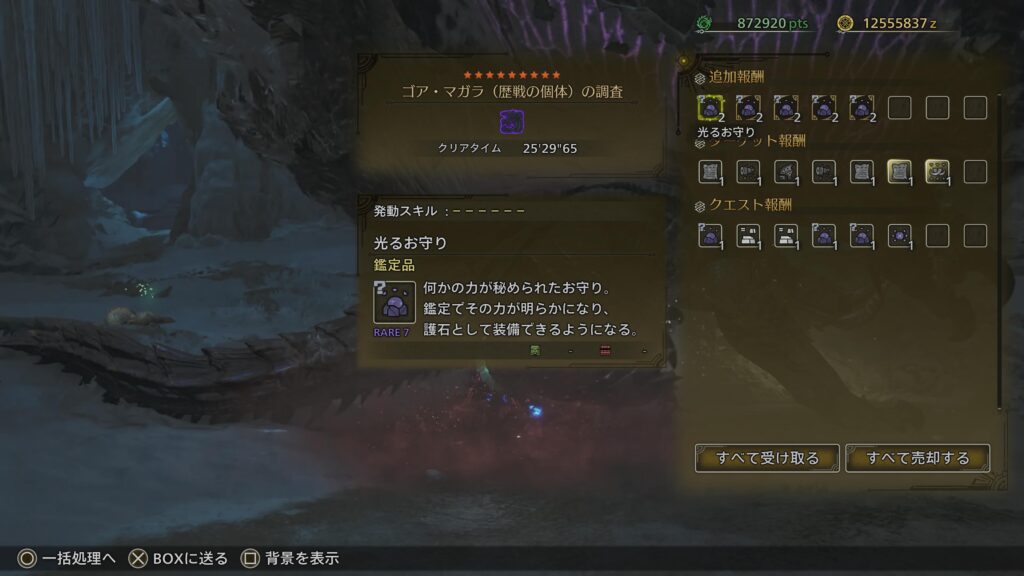1024x576 pixels.
Task: Select the 'すべて売却する' sell-all button
Action: click(x=918, y=458)
